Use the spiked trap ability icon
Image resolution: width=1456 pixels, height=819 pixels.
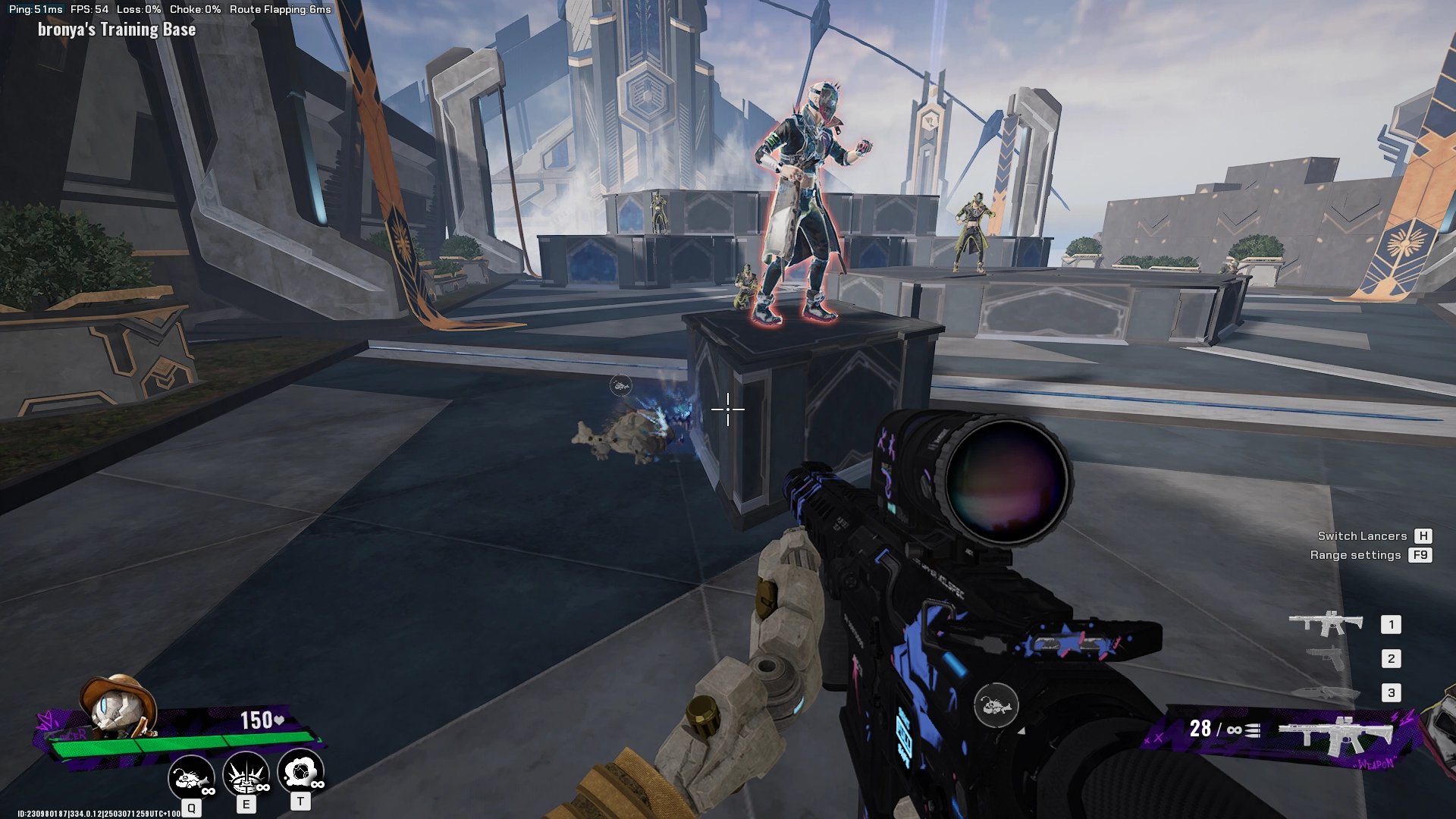pyautogui.click(x=246, y=774)
